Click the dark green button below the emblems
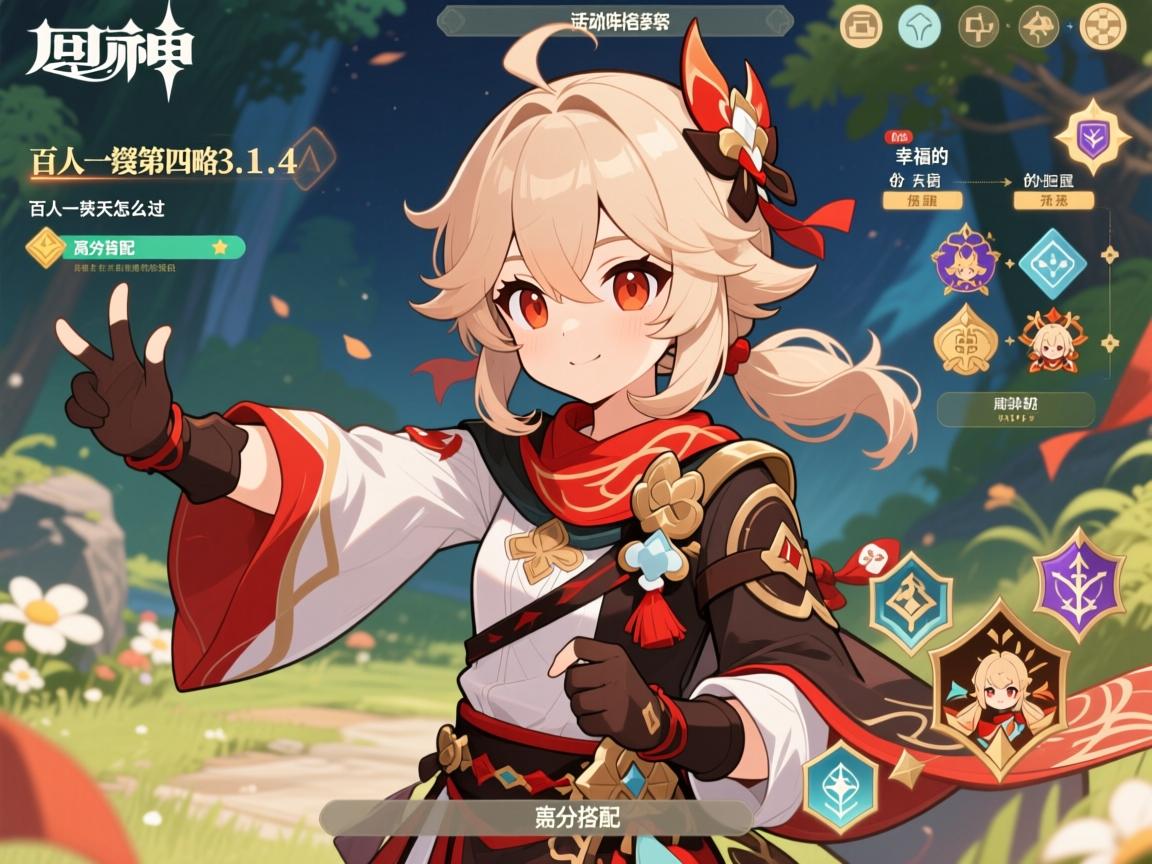Viewport: 1152px width, 864px height. click(x=1015, y=410)
